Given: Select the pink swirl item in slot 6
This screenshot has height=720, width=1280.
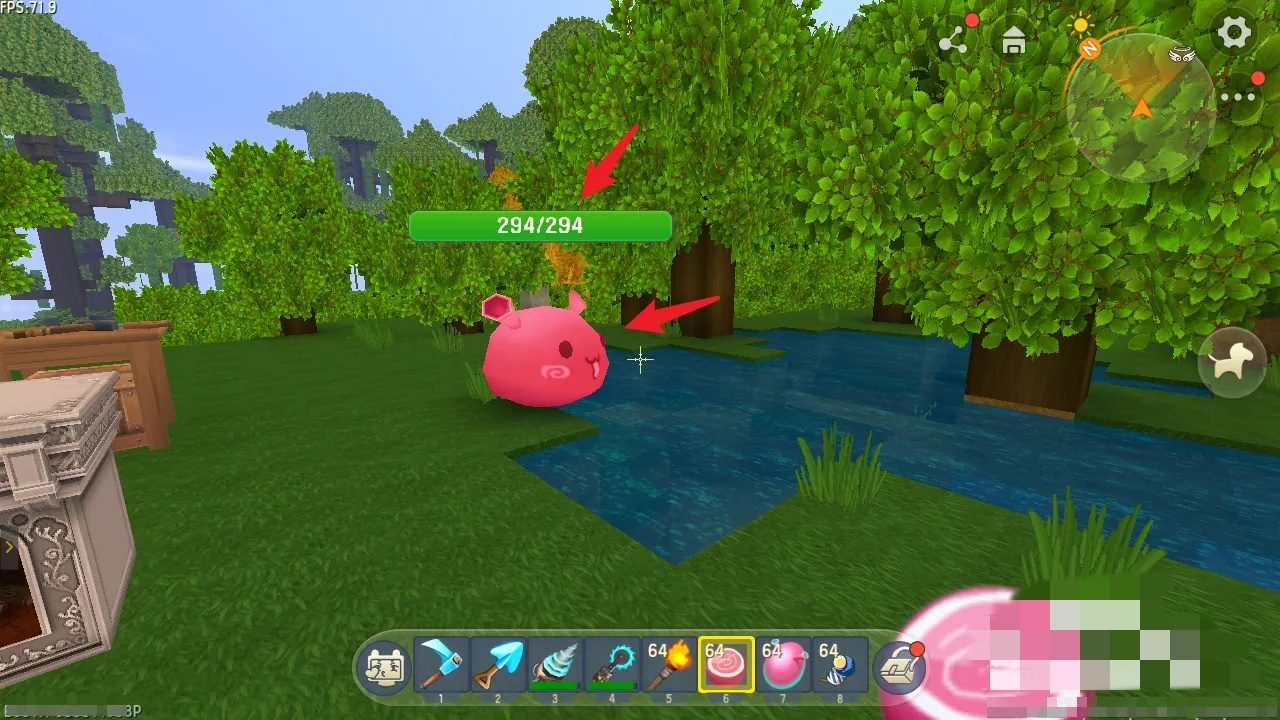Looking at the screenshot, I should coord(726,665).
